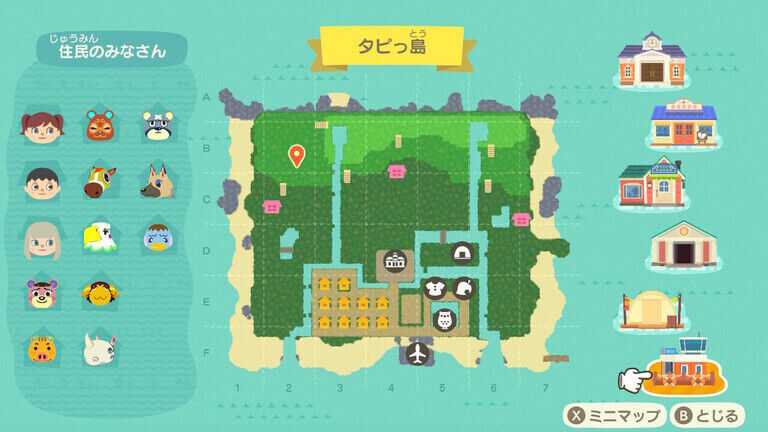This screenshot has height=432, width=768.
Task: Select the Able Sisters tailor shop thumbnail
Action: (652, 182)
